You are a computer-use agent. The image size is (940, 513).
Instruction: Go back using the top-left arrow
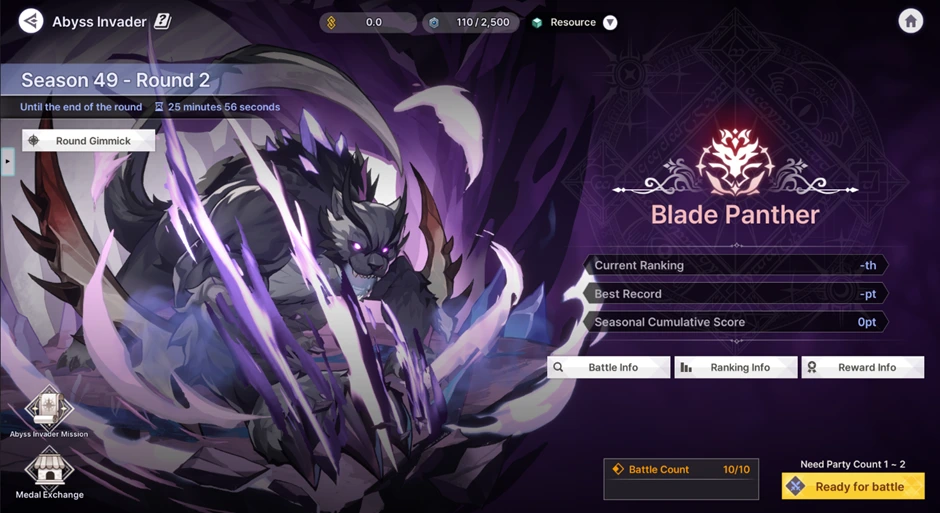[x=31, y=21]
